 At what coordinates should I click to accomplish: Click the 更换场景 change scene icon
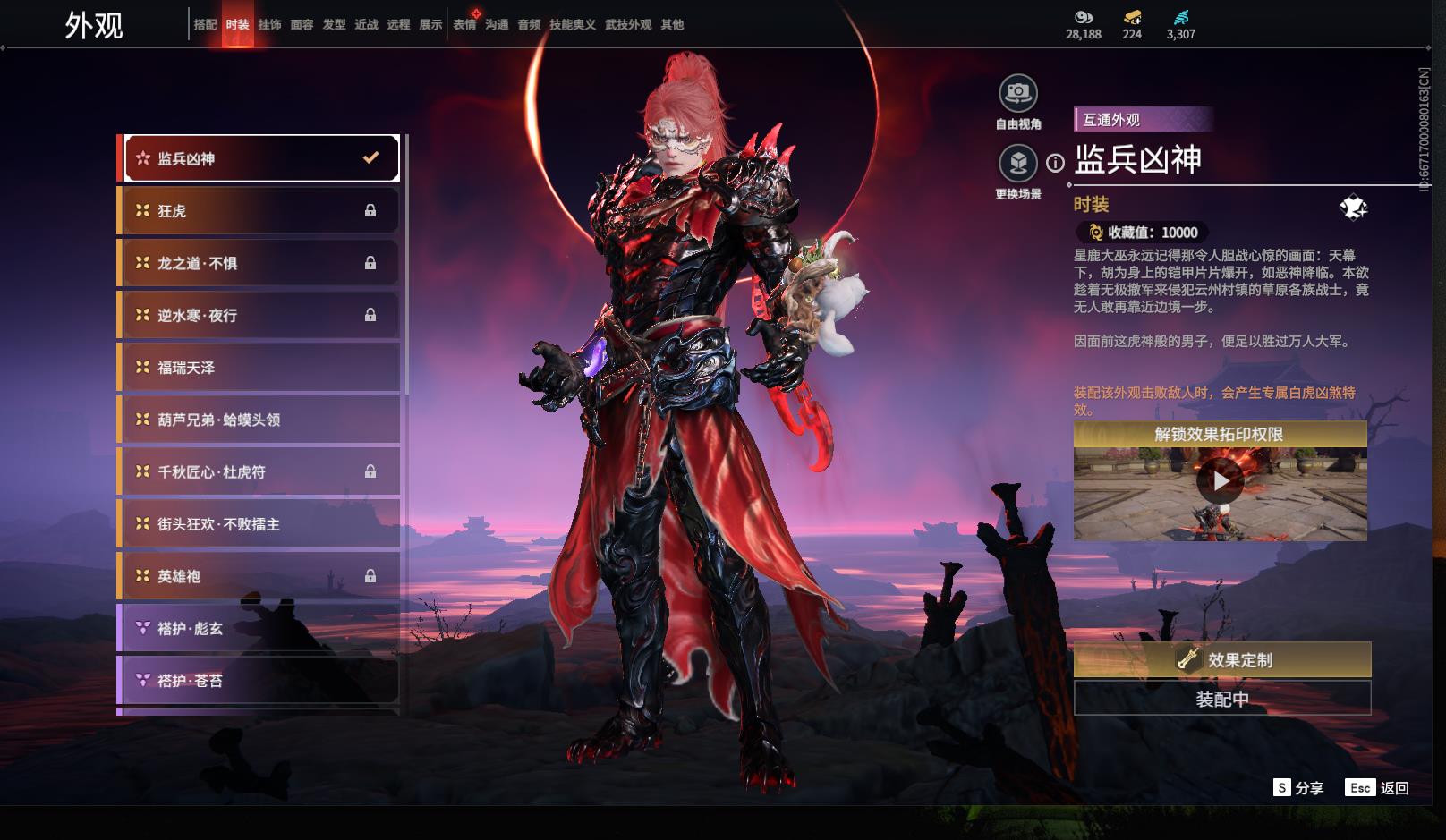click(1017, 163)
